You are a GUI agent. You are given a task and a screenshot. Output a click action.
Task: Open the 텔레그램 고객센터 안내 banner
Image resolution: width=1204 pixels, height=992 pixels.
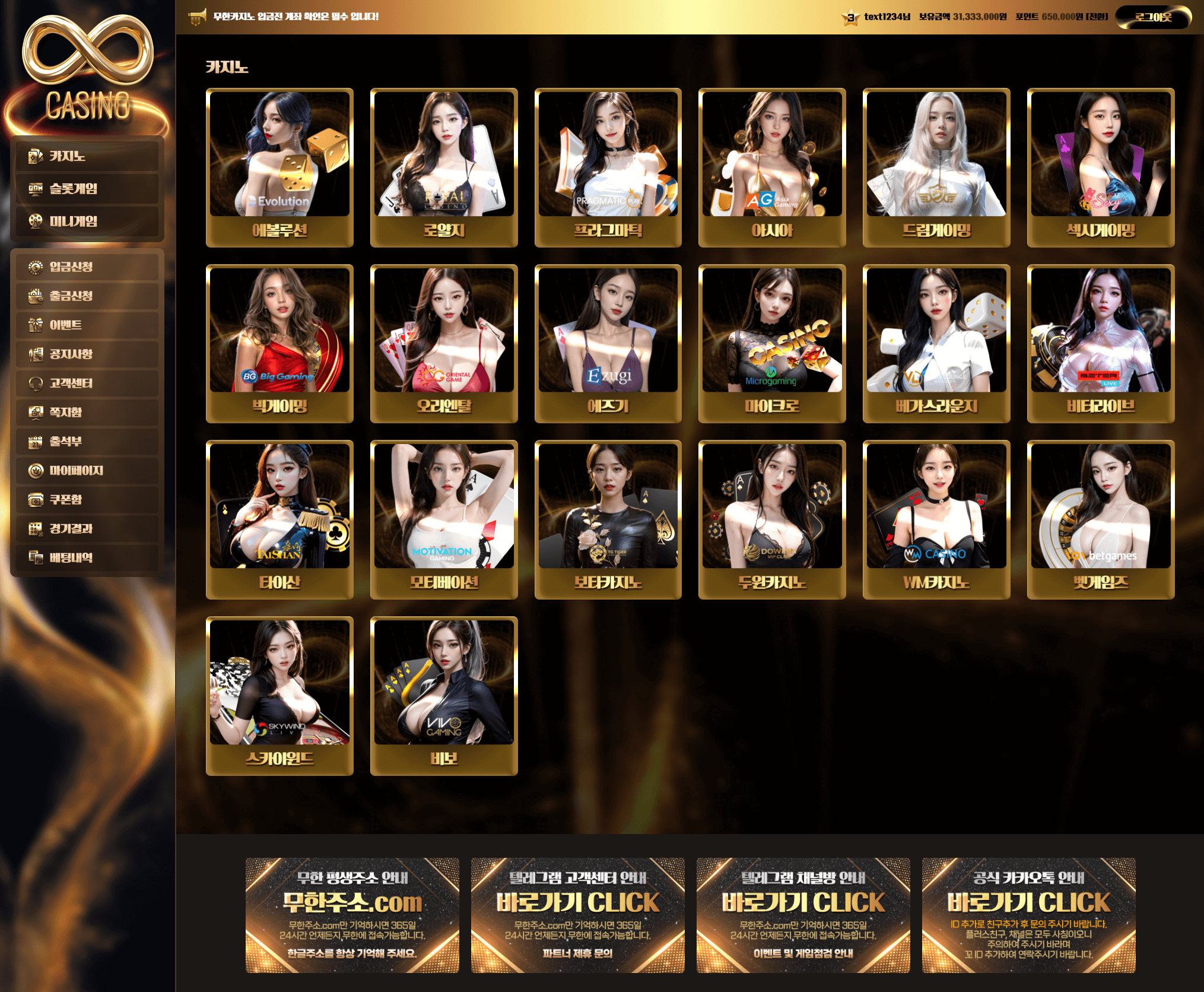[x=577, y=915]
